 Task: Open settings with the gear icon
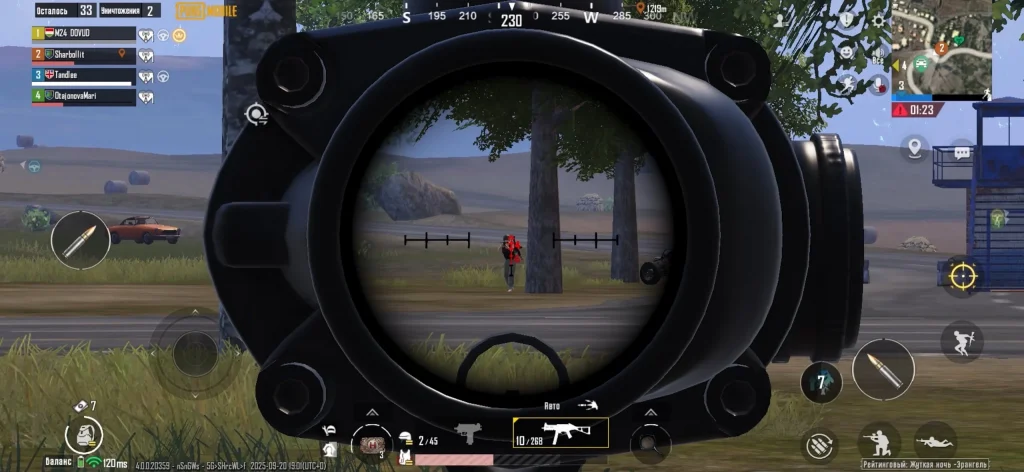pos(878,19)
